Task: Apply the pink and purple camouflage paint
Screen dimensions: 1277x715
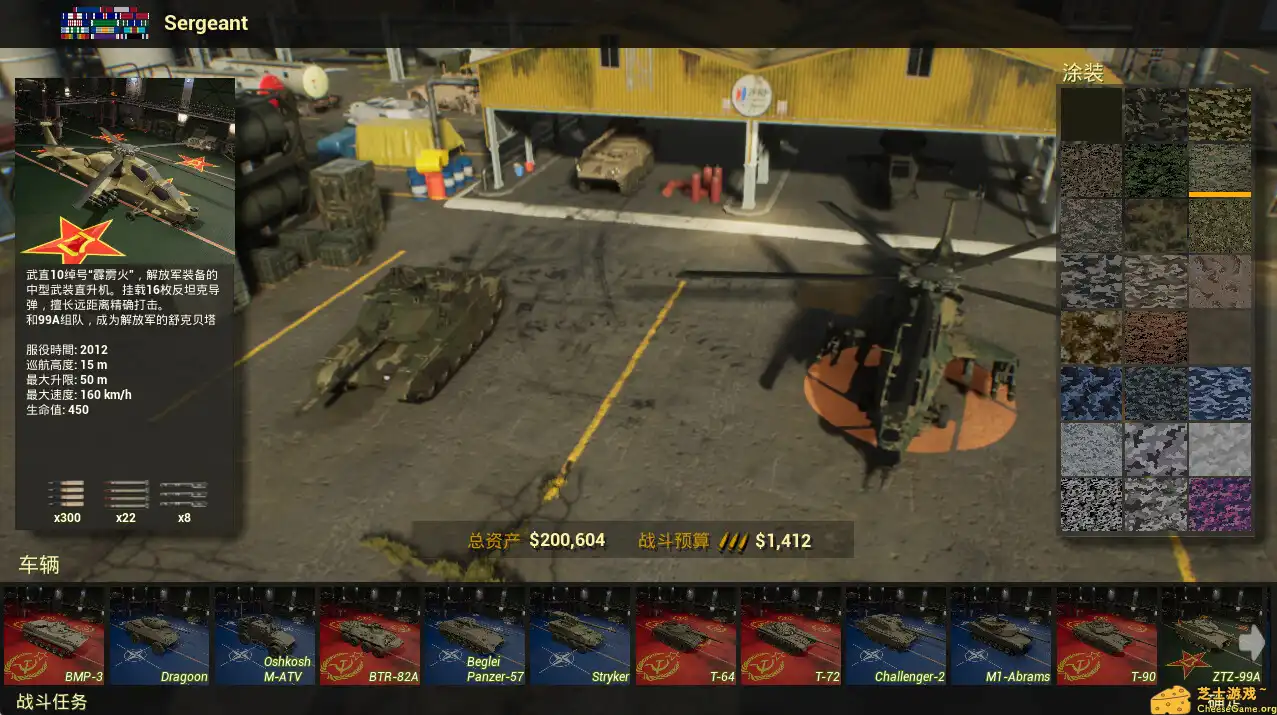Action: [1219, 505]
